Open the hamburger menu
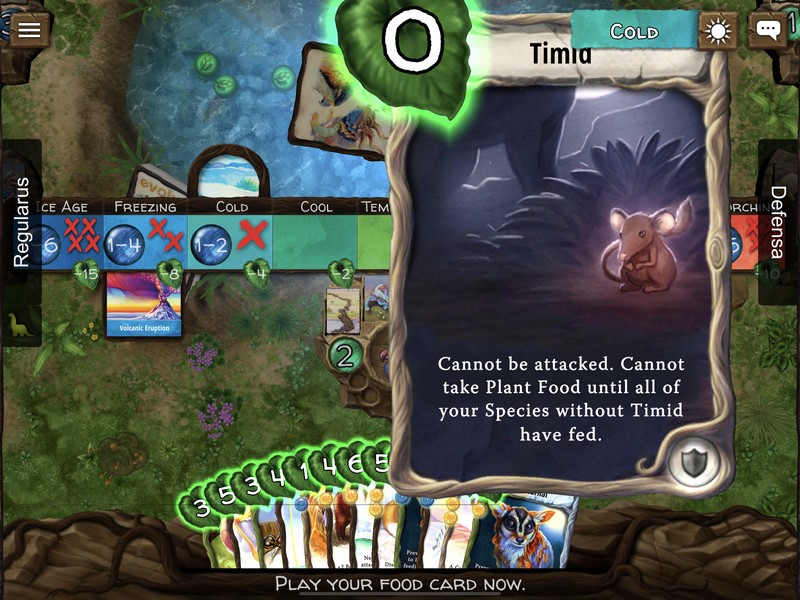Image resolution: width=800 pixels, height=600 pixels. click(x=29, y=29)
